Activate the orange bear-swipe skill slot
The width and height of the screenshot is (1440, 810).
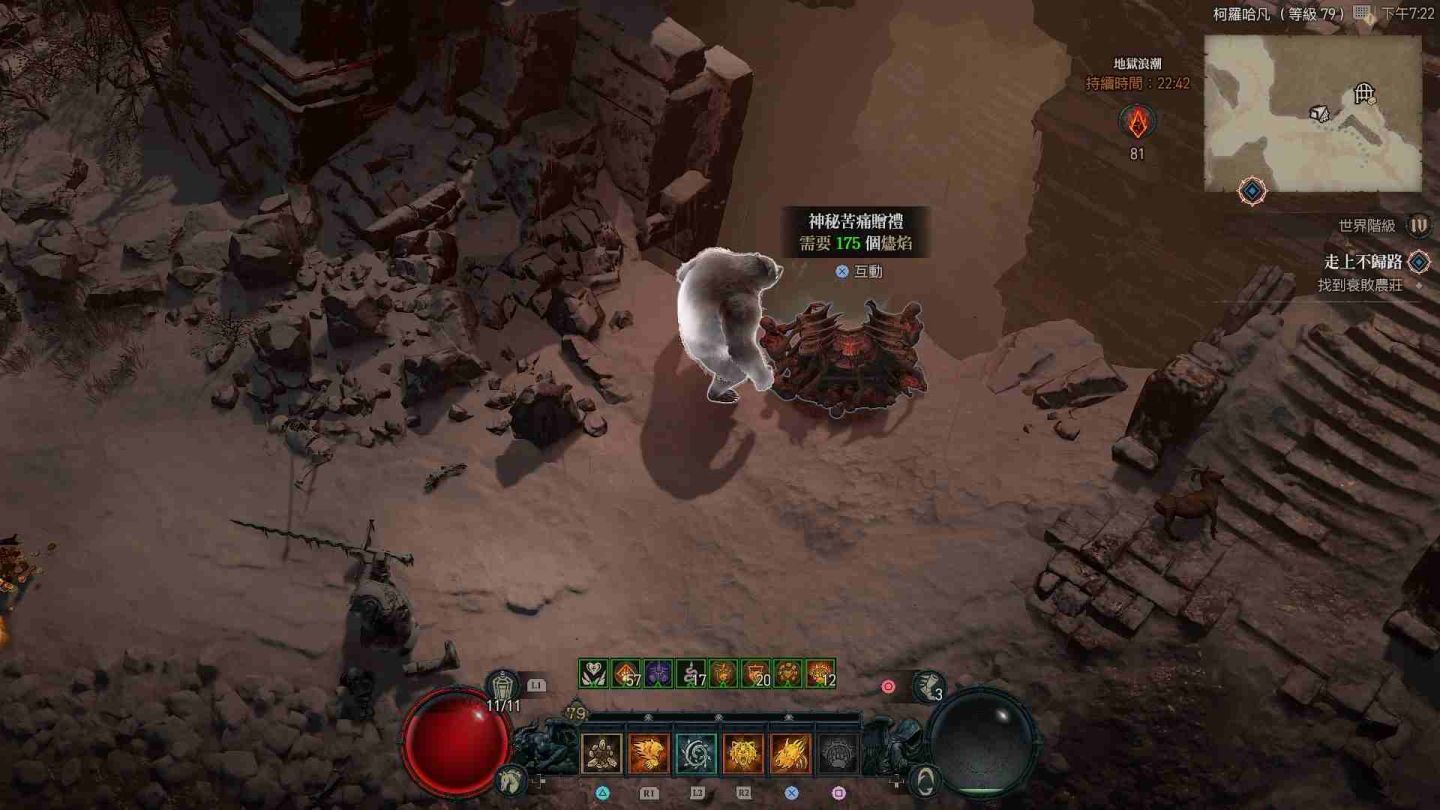pyautogui.click(x=649, y=754)
